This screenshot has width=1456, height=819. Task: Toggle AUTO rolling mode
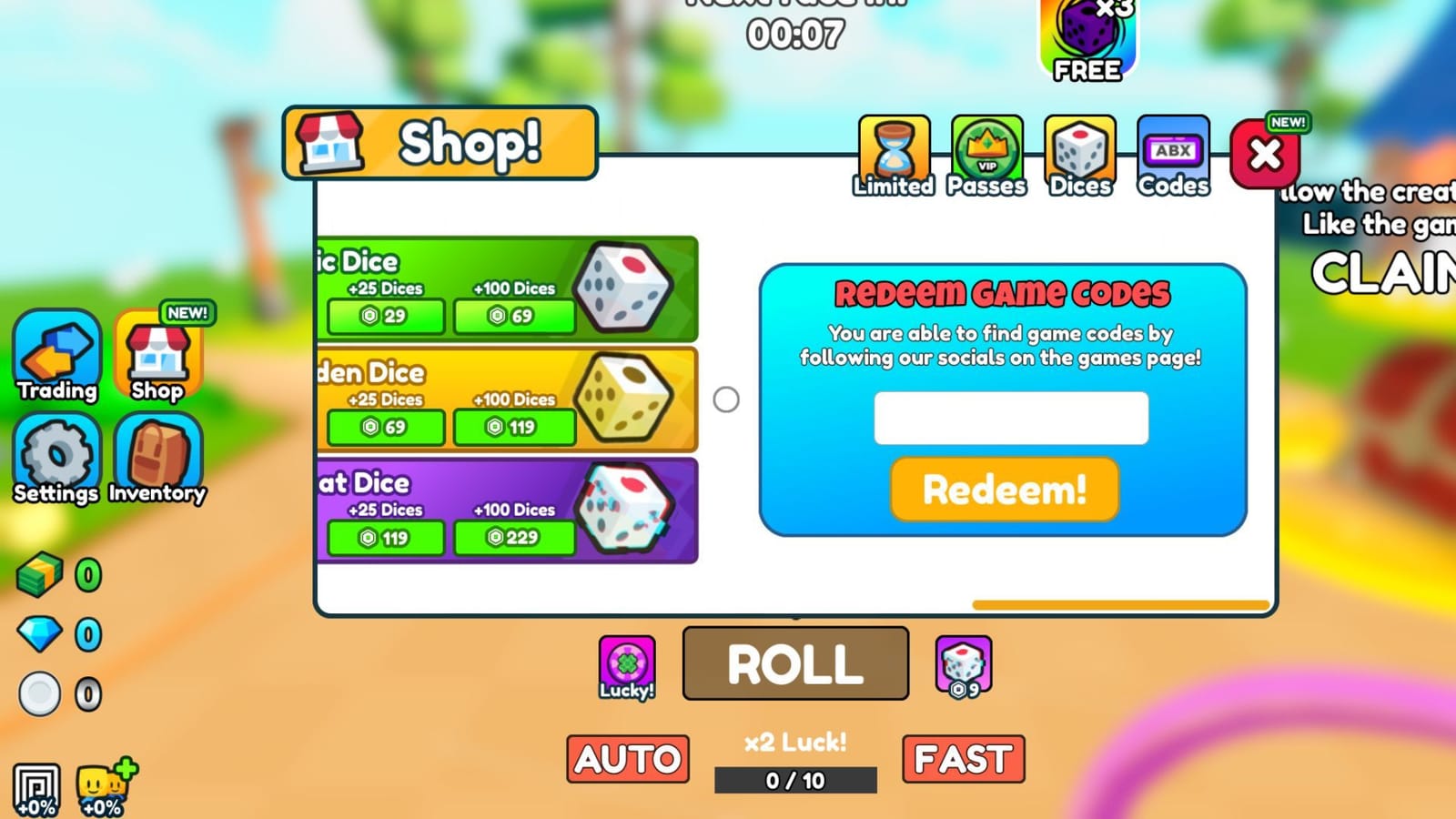628,758
